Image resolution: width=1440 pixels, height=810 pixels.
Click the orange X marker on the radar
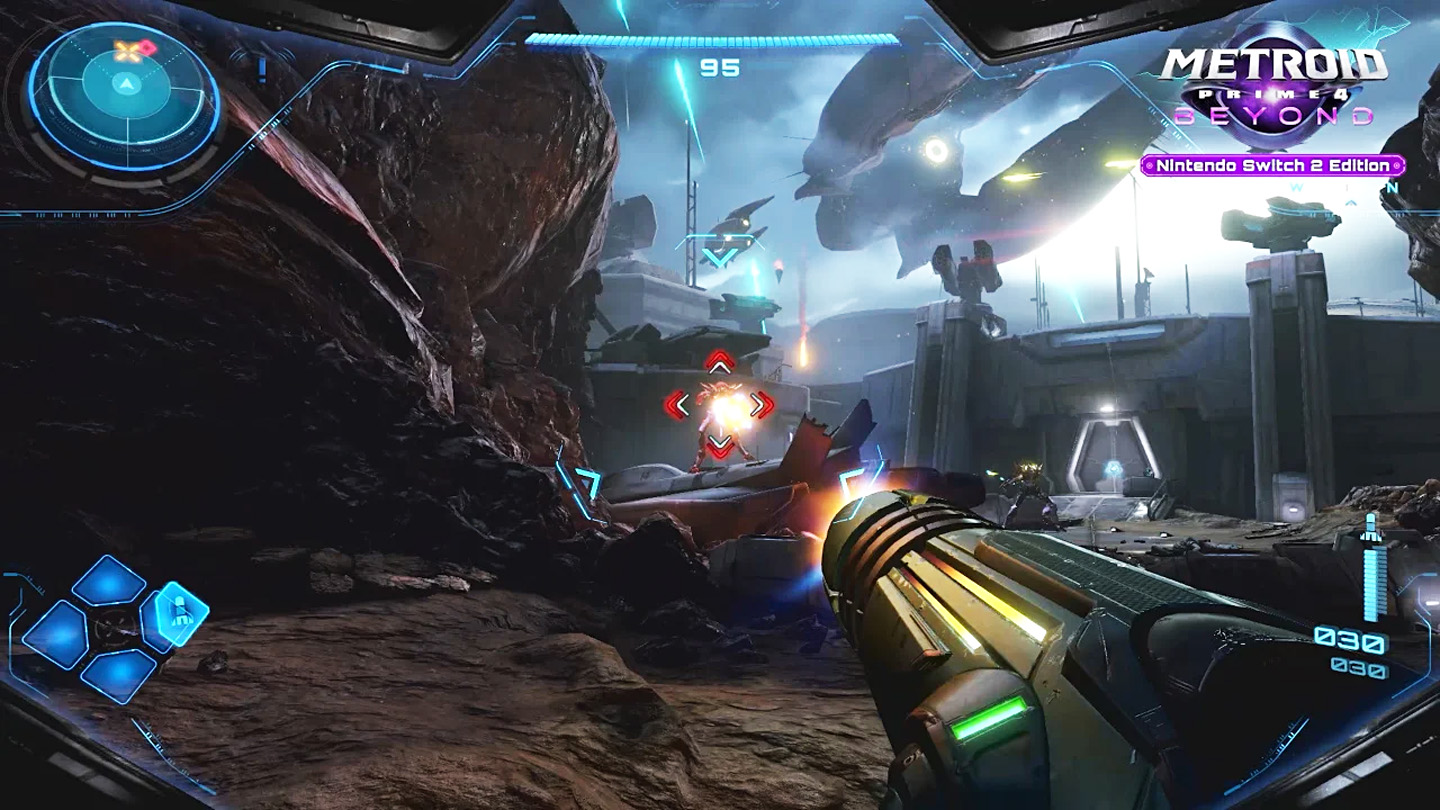pyautogui.click(x=125, y=51)
